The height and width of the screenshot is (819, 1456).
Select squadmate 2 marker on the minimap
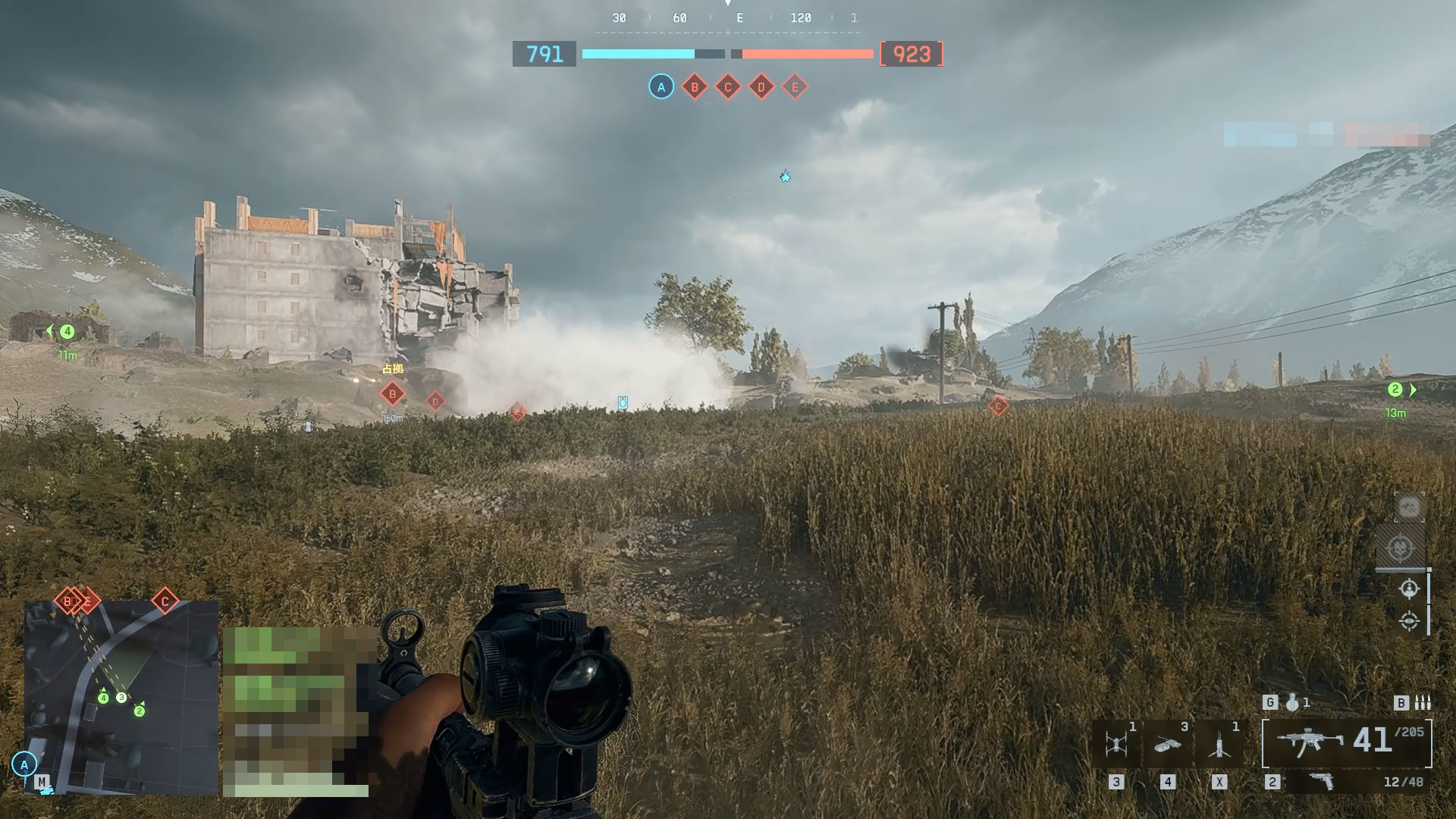tap(140, 711)
